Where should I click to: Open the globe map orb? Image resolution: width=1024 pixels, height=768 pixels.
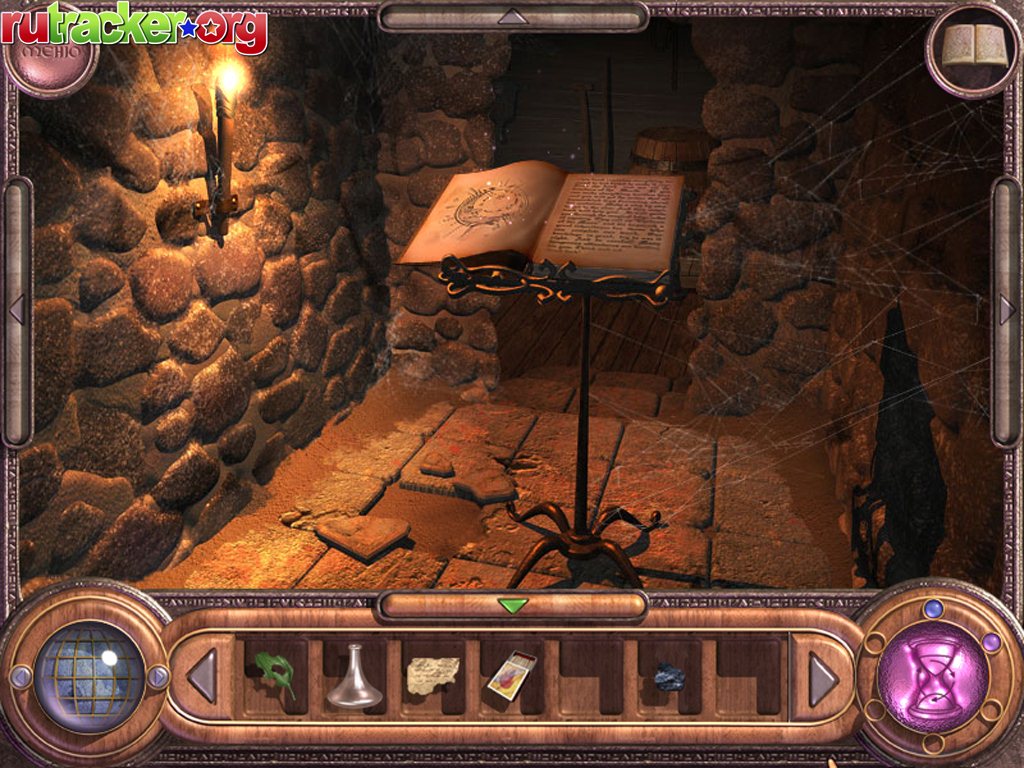[x=90, y=676]
